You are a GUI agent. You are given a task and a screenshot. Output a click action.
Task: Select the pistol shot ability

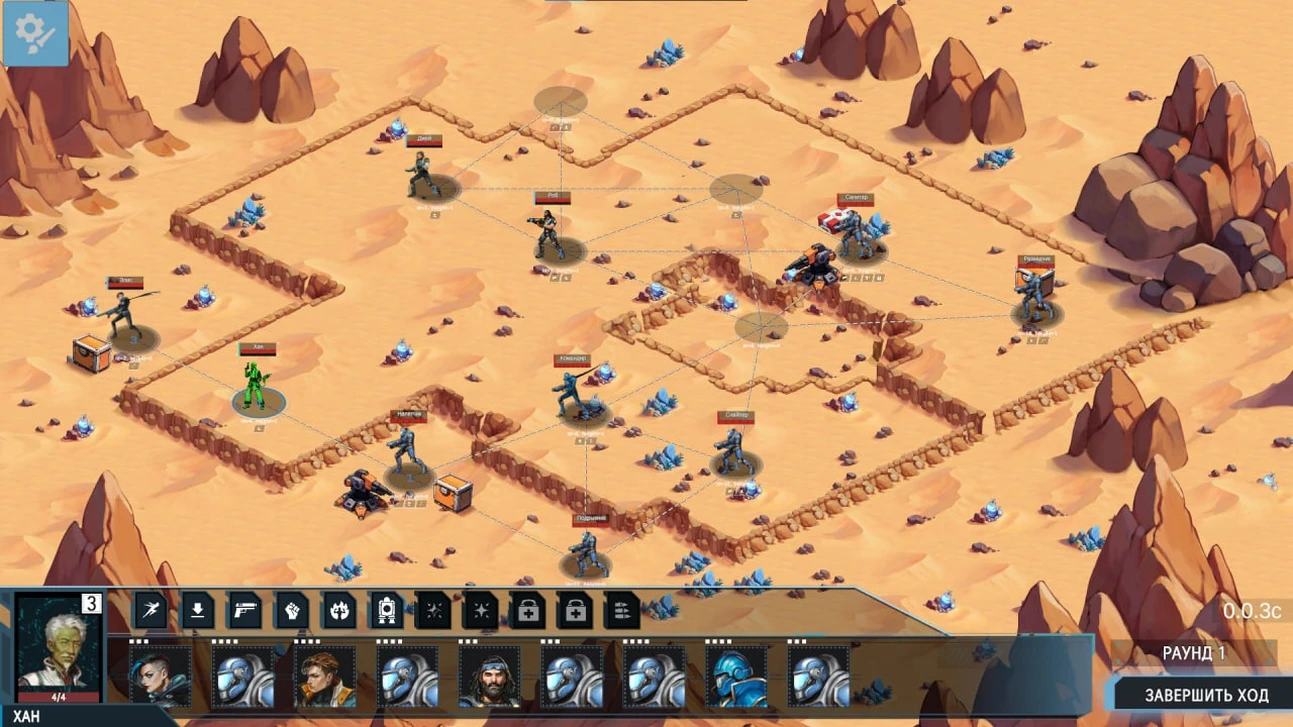(245, 610)
